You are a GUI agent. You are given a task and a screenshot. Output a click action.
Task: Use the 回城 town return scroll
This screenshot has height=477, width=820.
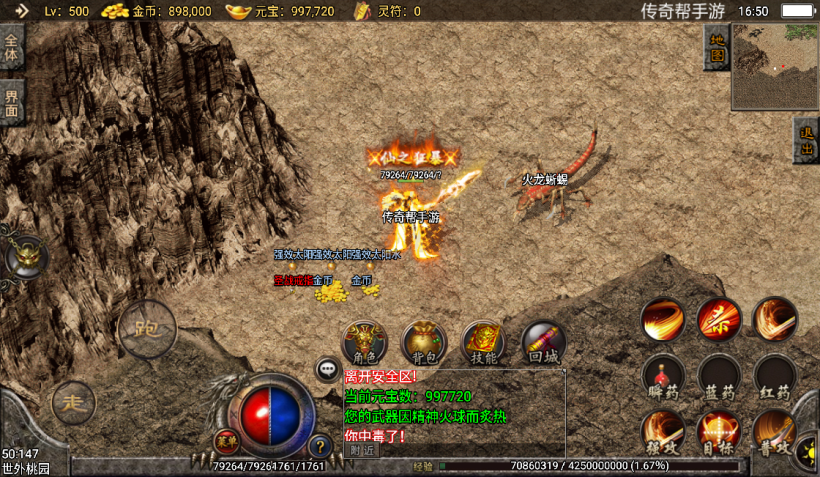pos(543,342)
